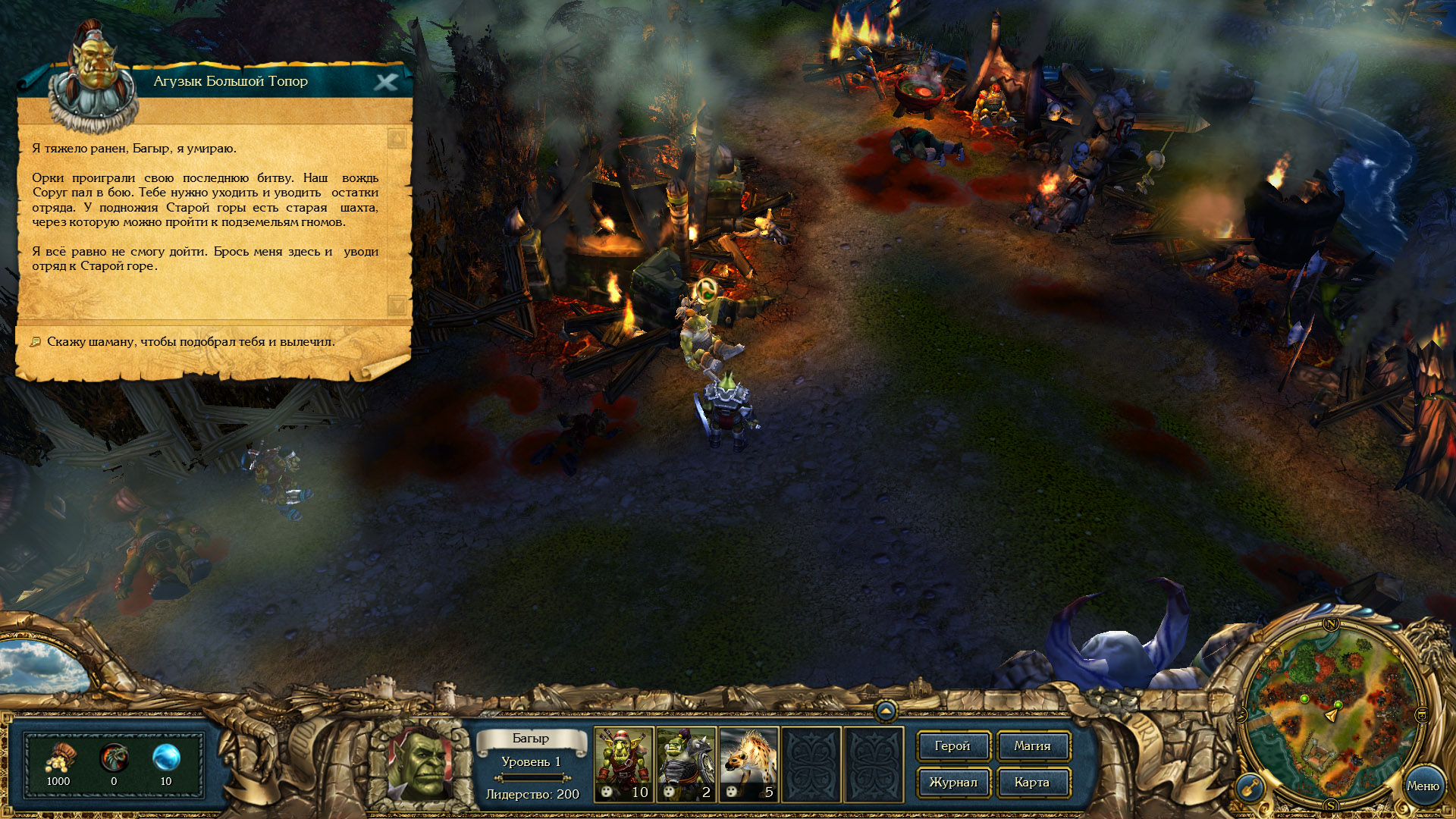
Task: Click Багыр's orc hero portrait
Action: click(x=422, y=762)
